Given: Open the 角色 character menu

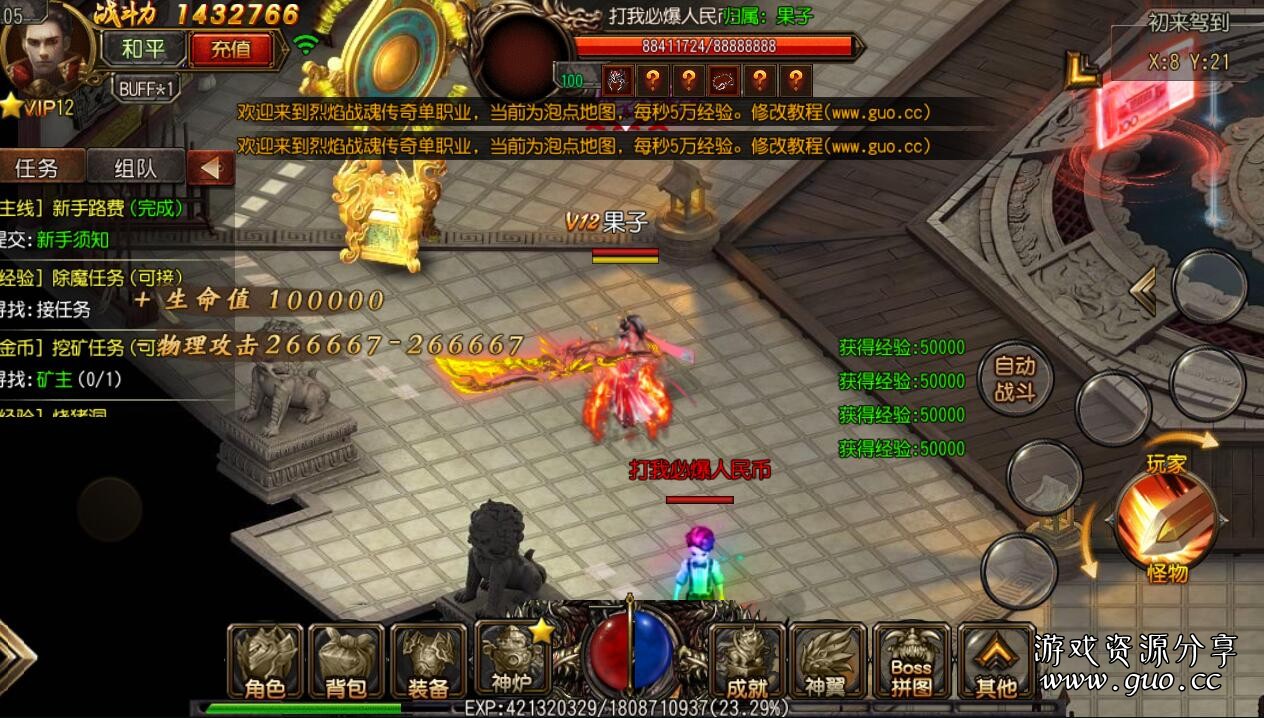Looking at the screenshot, I should 264,662.
